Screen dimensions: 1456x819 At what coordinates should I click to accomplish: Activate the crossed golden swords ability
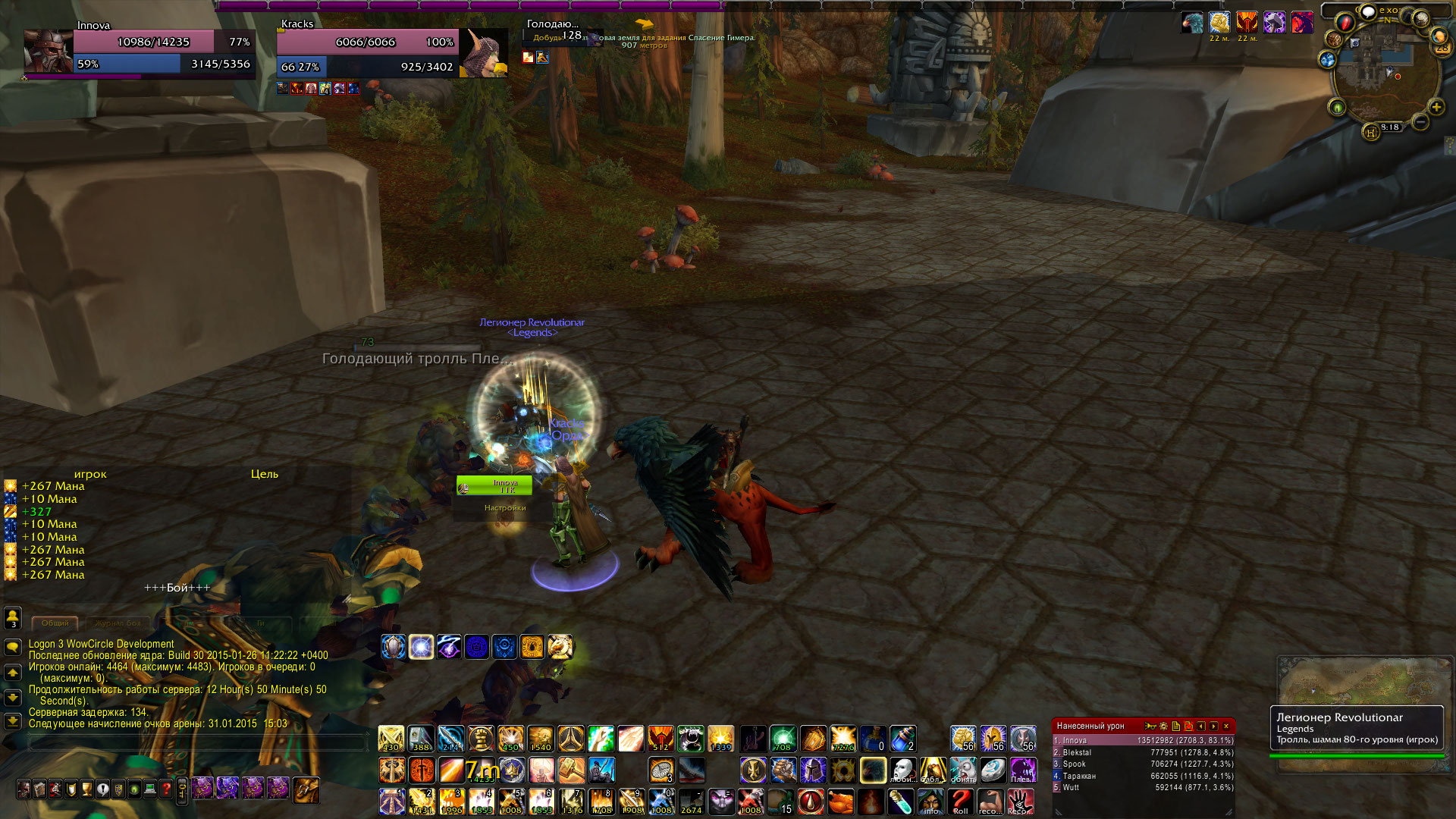(x=391, y=739)
